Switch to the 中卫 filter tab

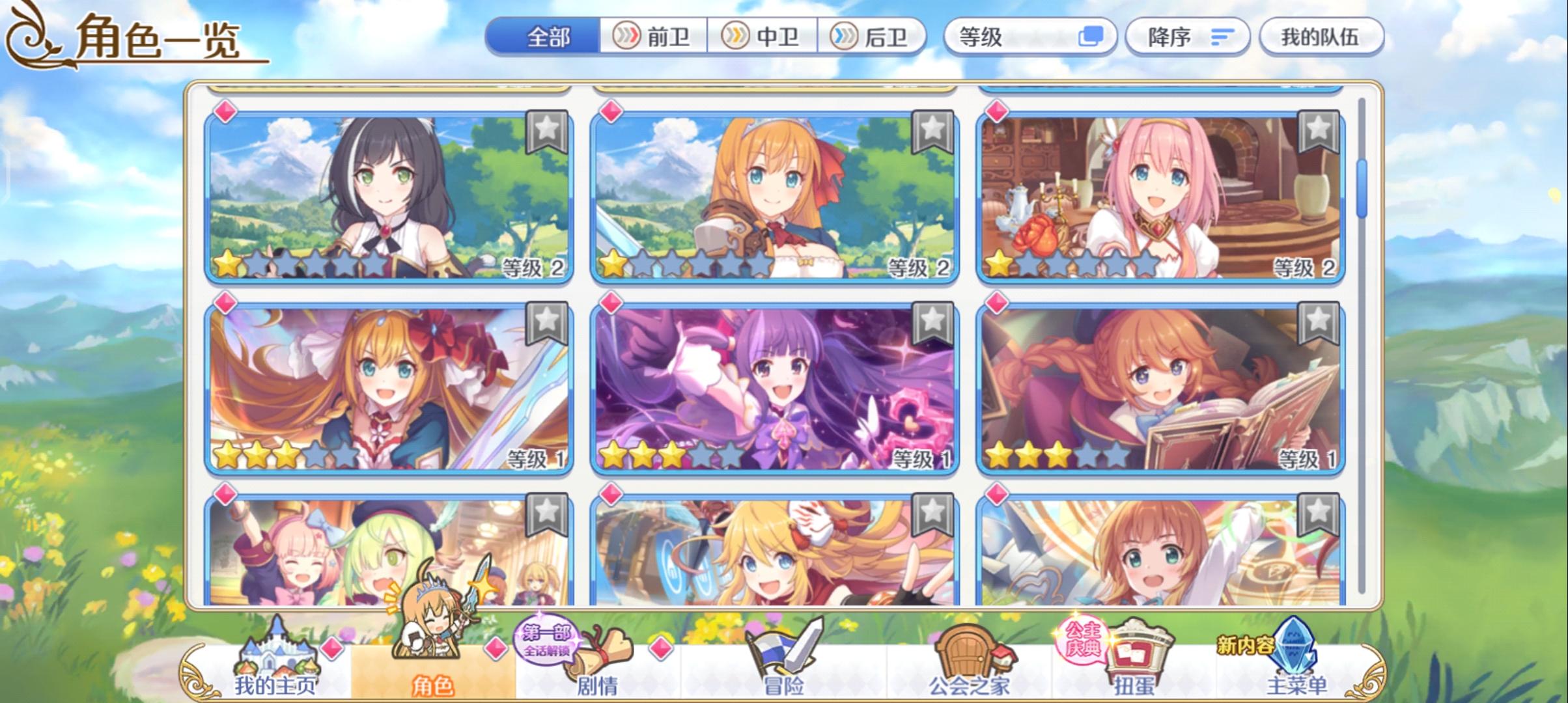[764, 37]
